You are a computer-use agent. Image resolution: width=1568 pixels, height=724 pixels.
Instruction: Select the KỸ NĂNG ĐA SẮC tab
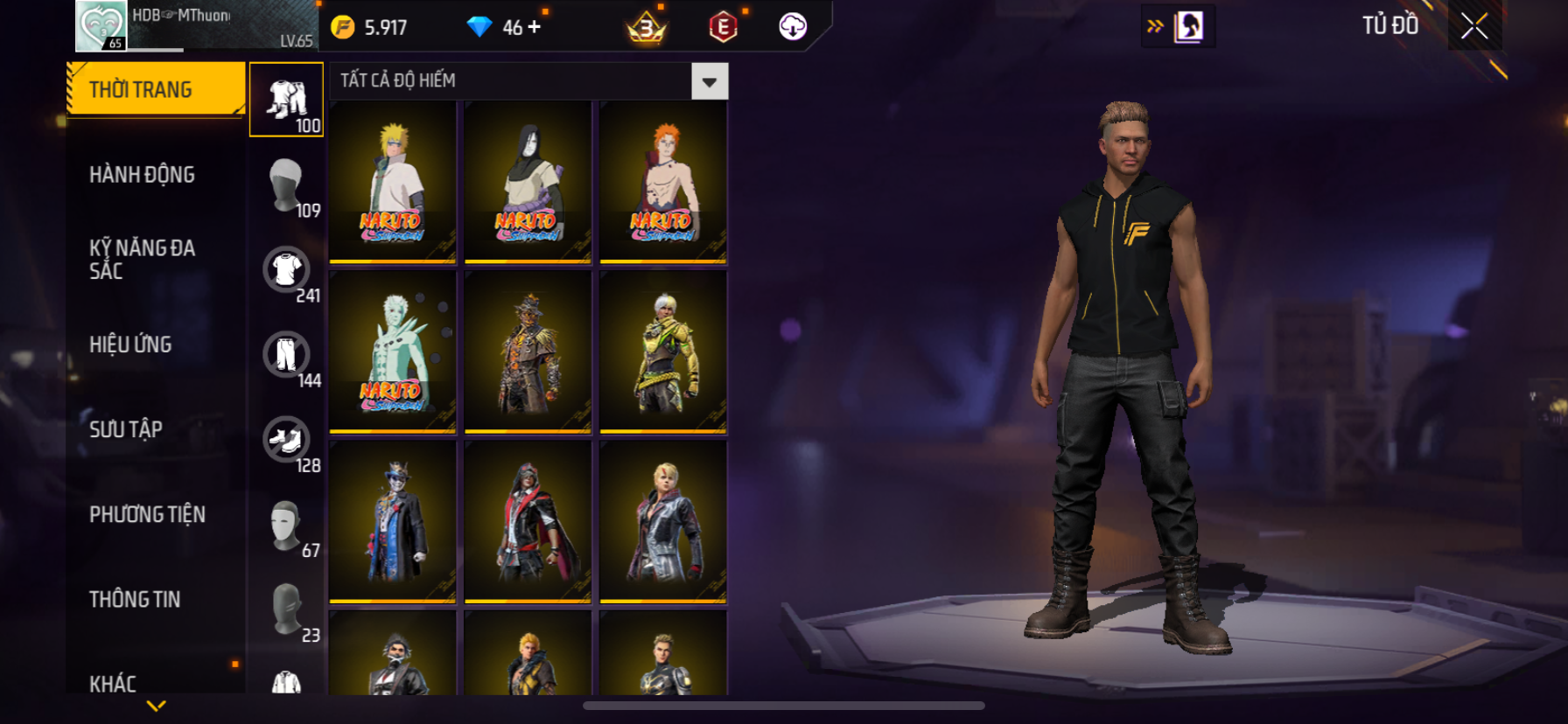coord(142,259)
